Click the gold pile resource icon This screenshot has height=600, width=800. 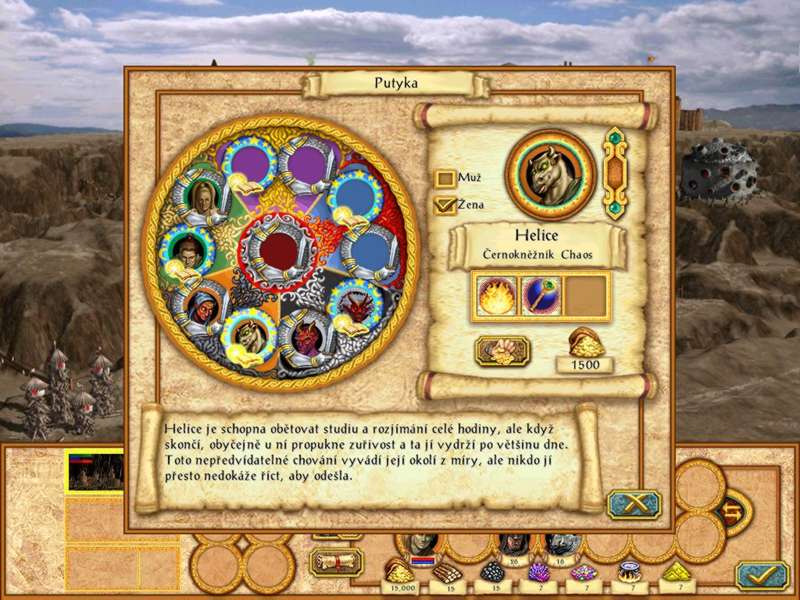(x=401, y=570)
